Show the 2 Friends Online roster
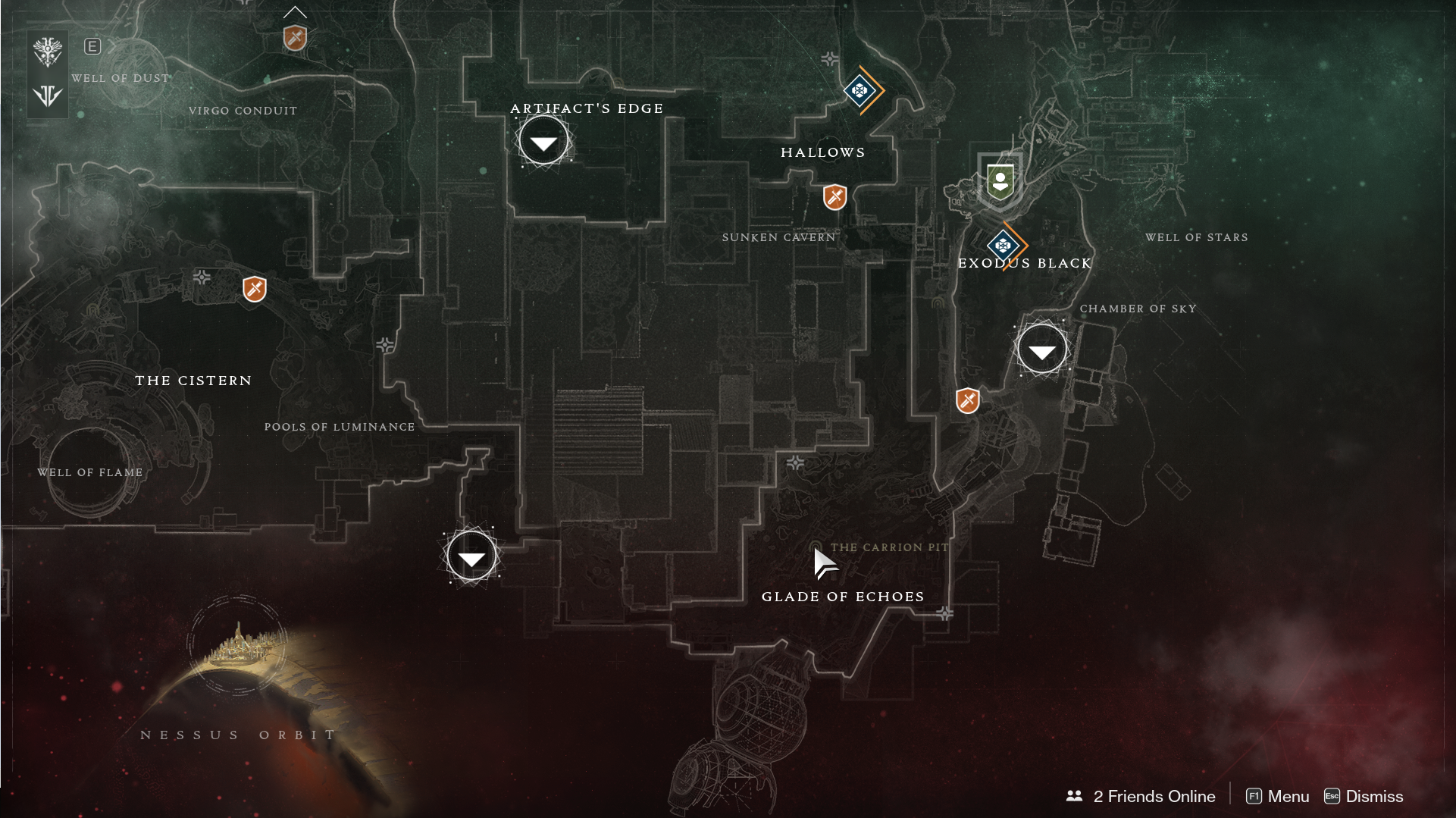Viewport: 1456px width, 818px height. (1141, 796)
